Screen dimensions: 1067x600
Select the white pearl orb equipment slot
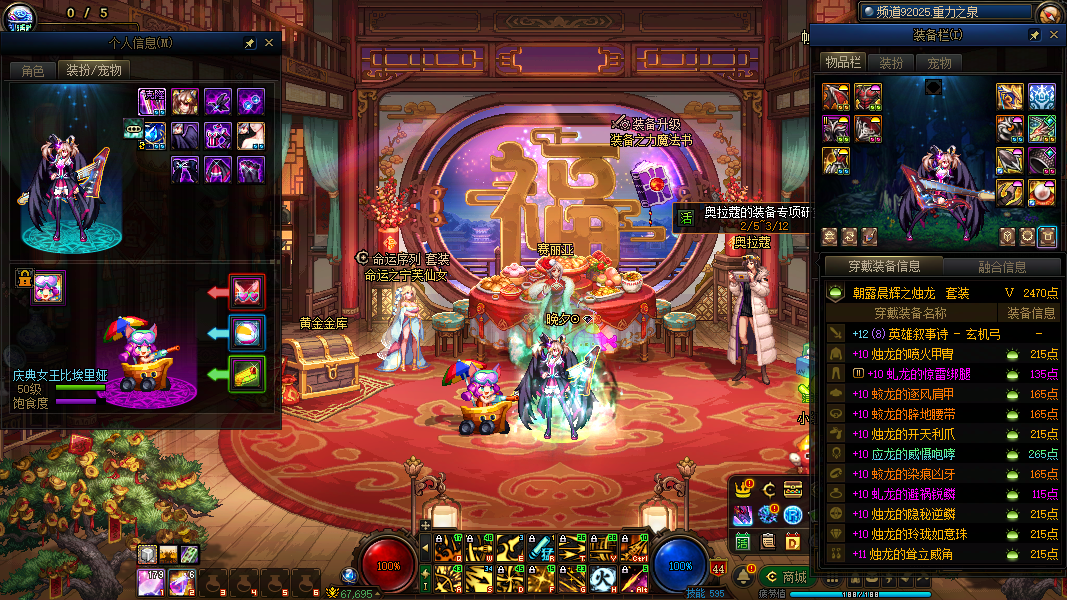click(1042, 190)
